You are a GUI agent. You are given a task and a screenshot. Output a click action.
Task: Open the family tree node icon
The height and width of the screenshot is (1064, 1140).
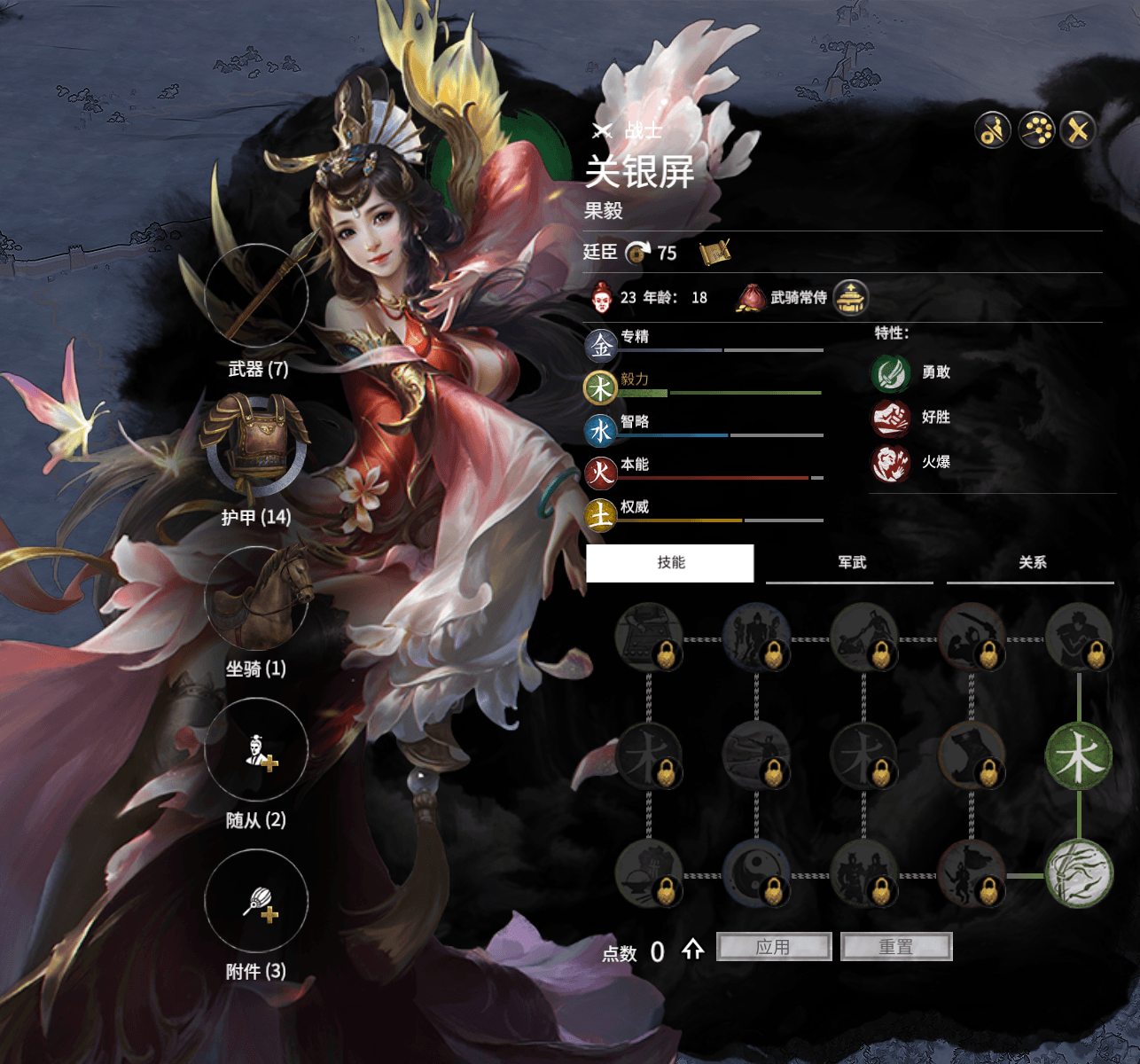click(1035, 131)
